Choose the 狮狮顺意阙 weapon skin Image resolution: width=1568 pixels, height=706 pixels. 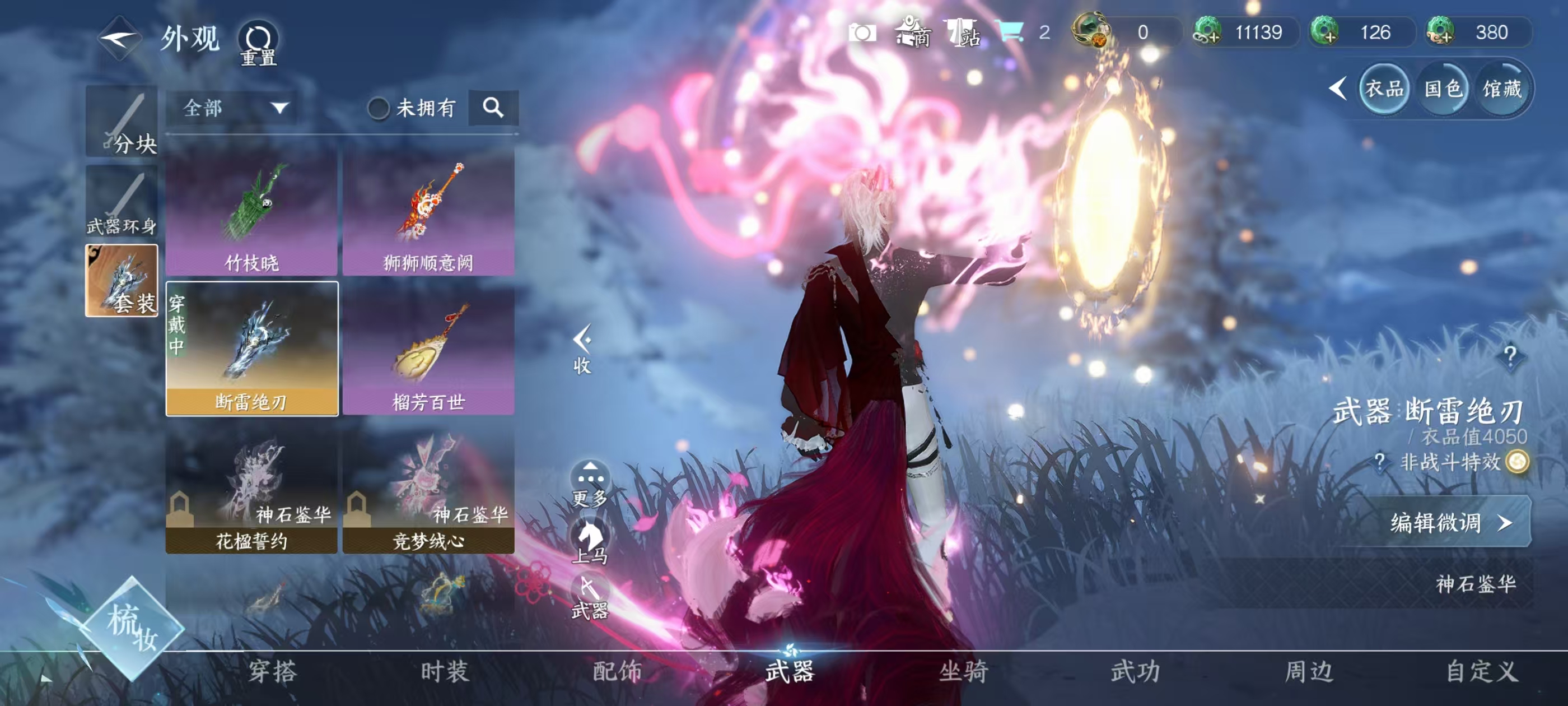coord(428,212)
